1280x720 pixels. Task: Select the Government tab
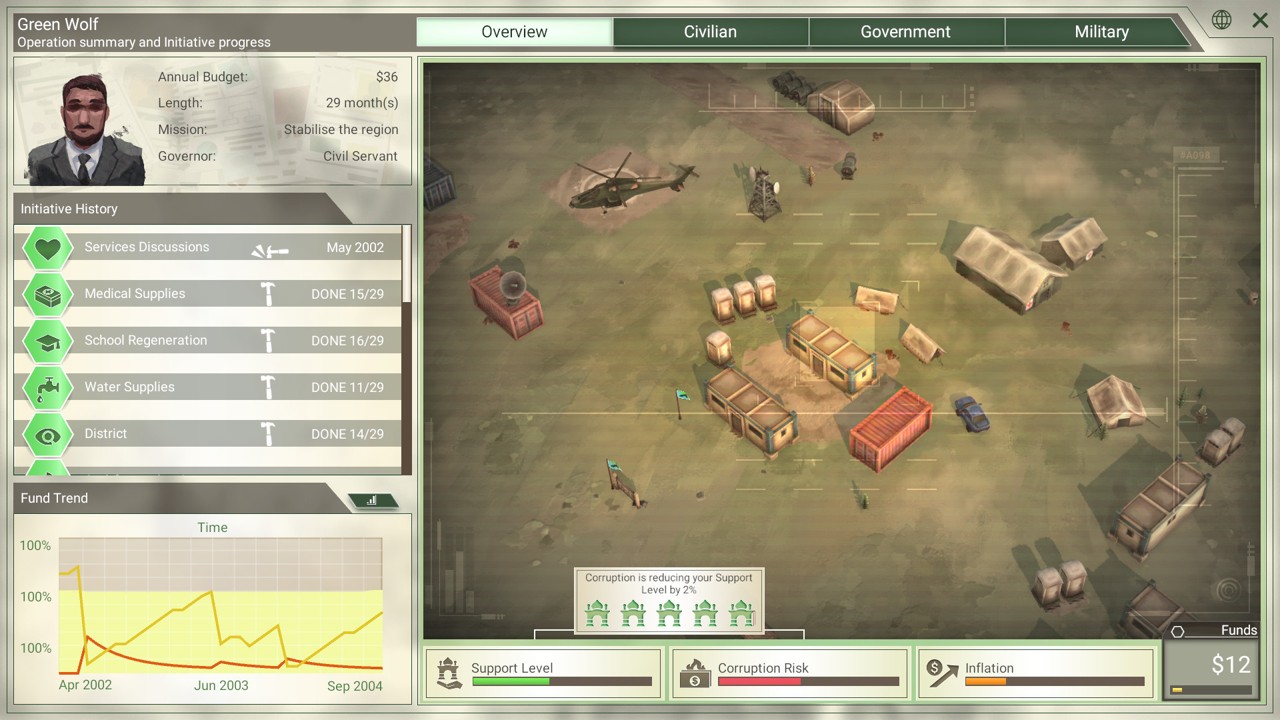pyautogui.click(x=905, y=32)
